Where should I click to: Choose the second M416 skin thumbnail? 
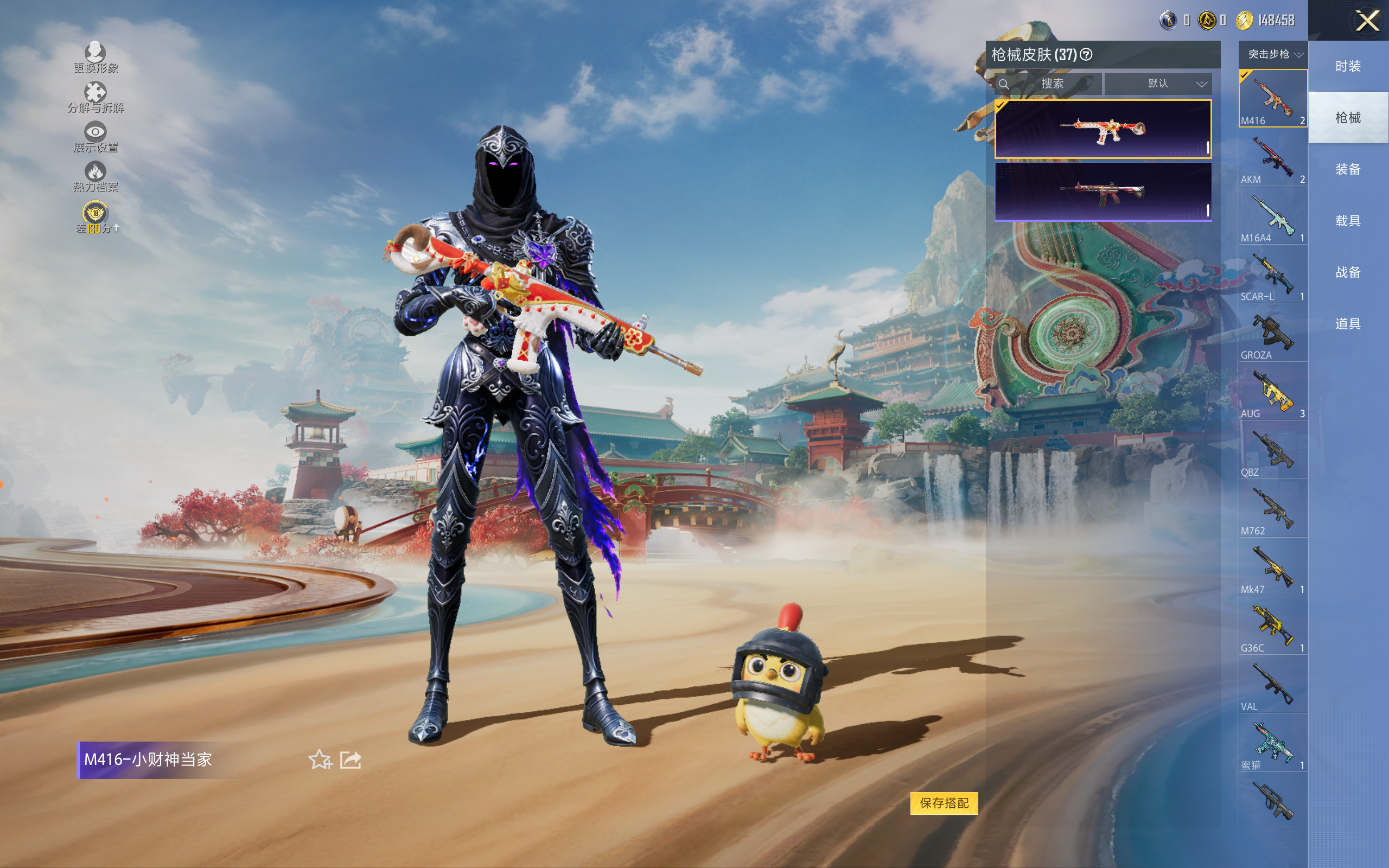tap(1103, 192)
